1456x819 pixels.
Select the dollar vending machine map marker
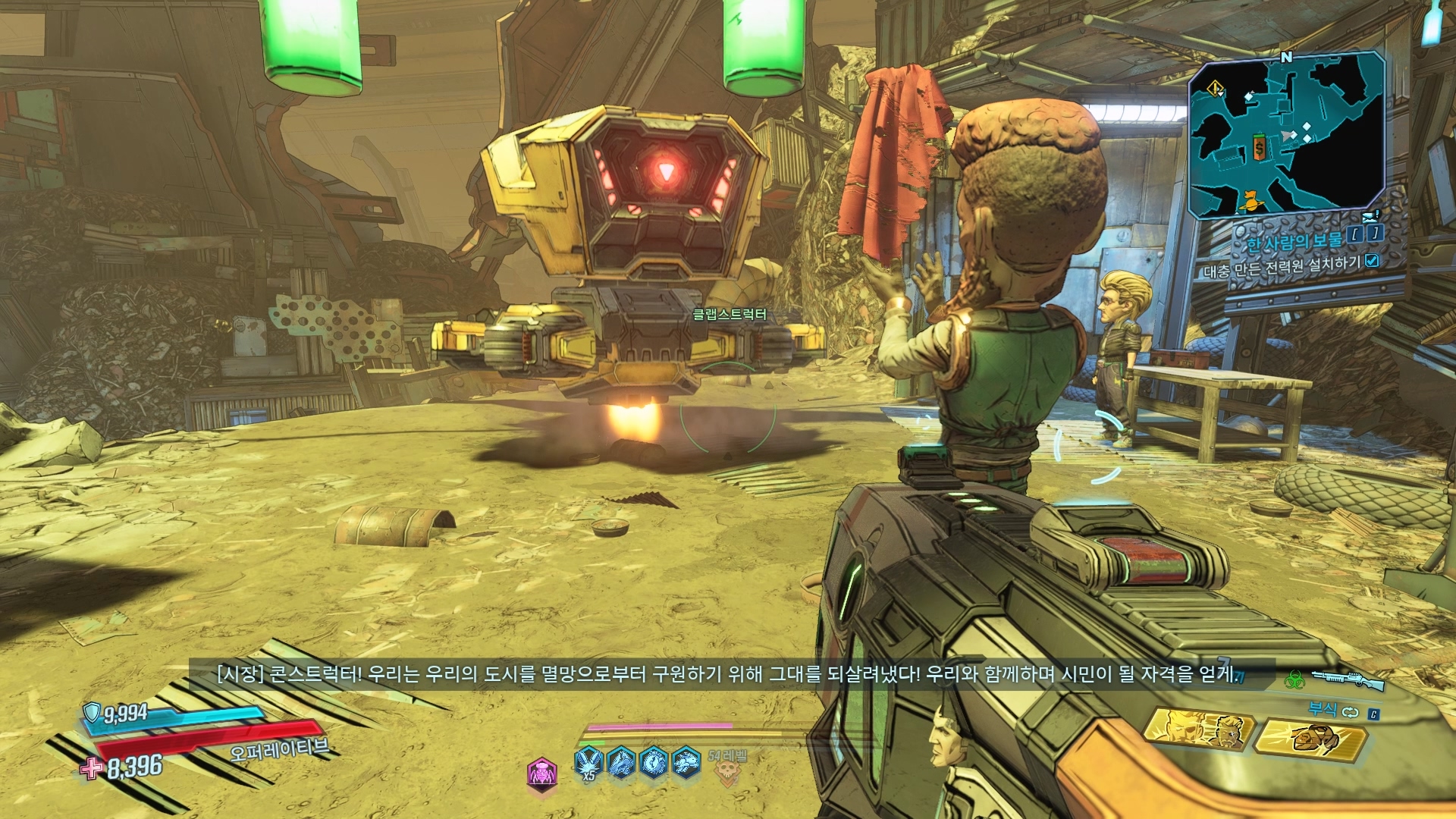(x=1259, y=148)
